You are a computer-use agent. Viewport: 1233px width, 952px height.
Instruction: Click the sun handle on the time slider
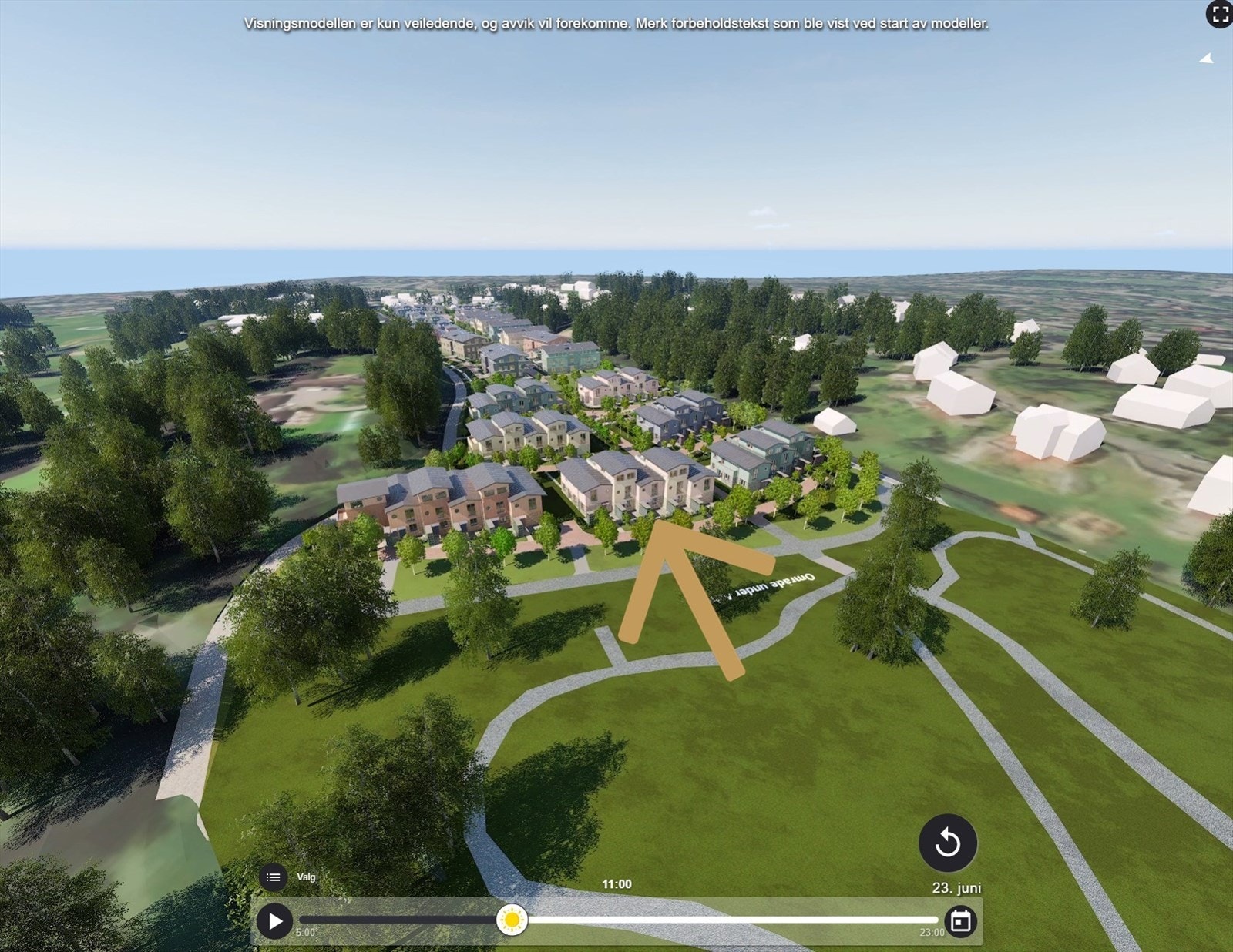tap(512, 920)
